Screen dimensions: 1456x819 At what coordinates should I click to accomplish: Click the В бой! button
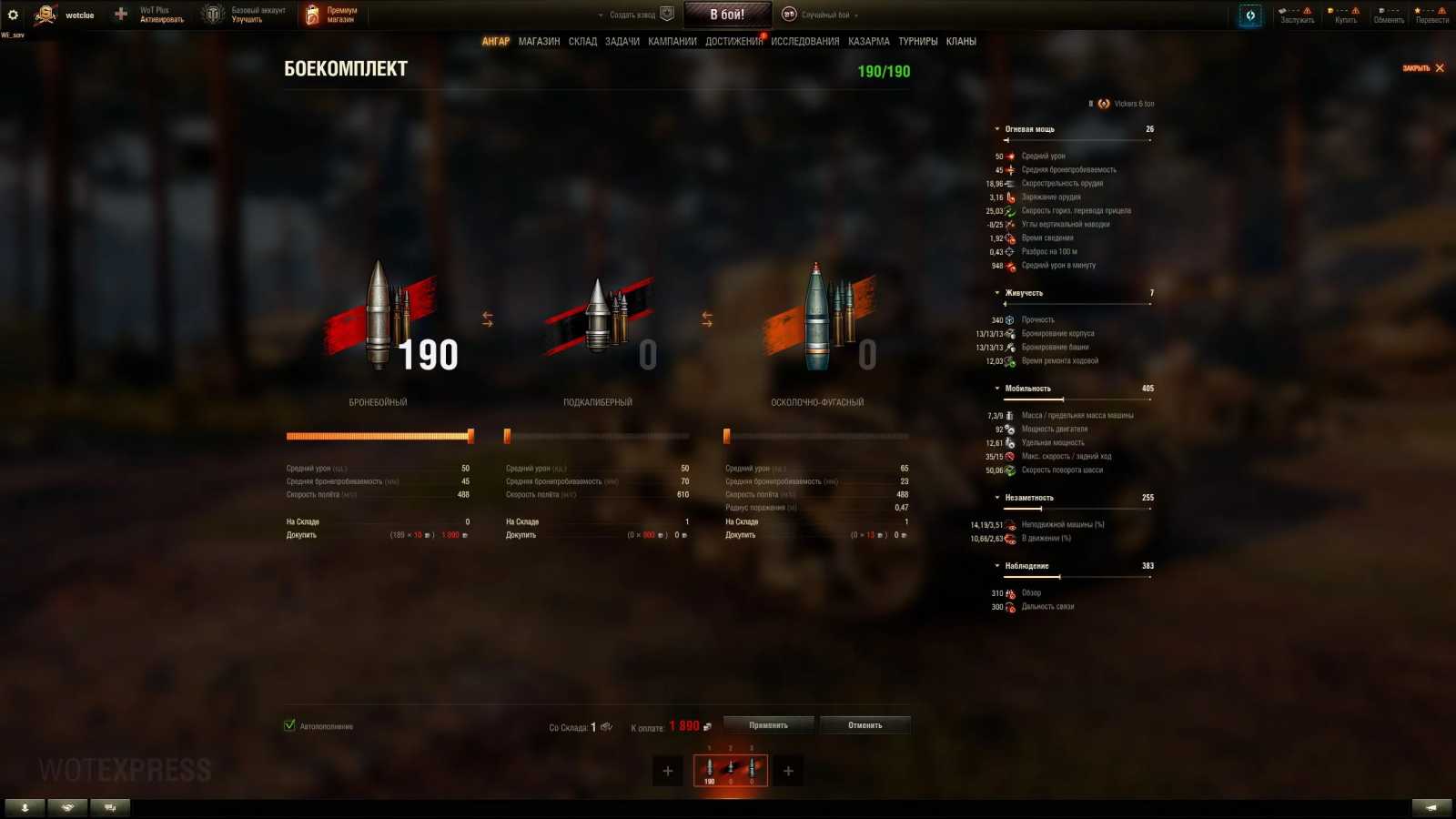[727, 13]
